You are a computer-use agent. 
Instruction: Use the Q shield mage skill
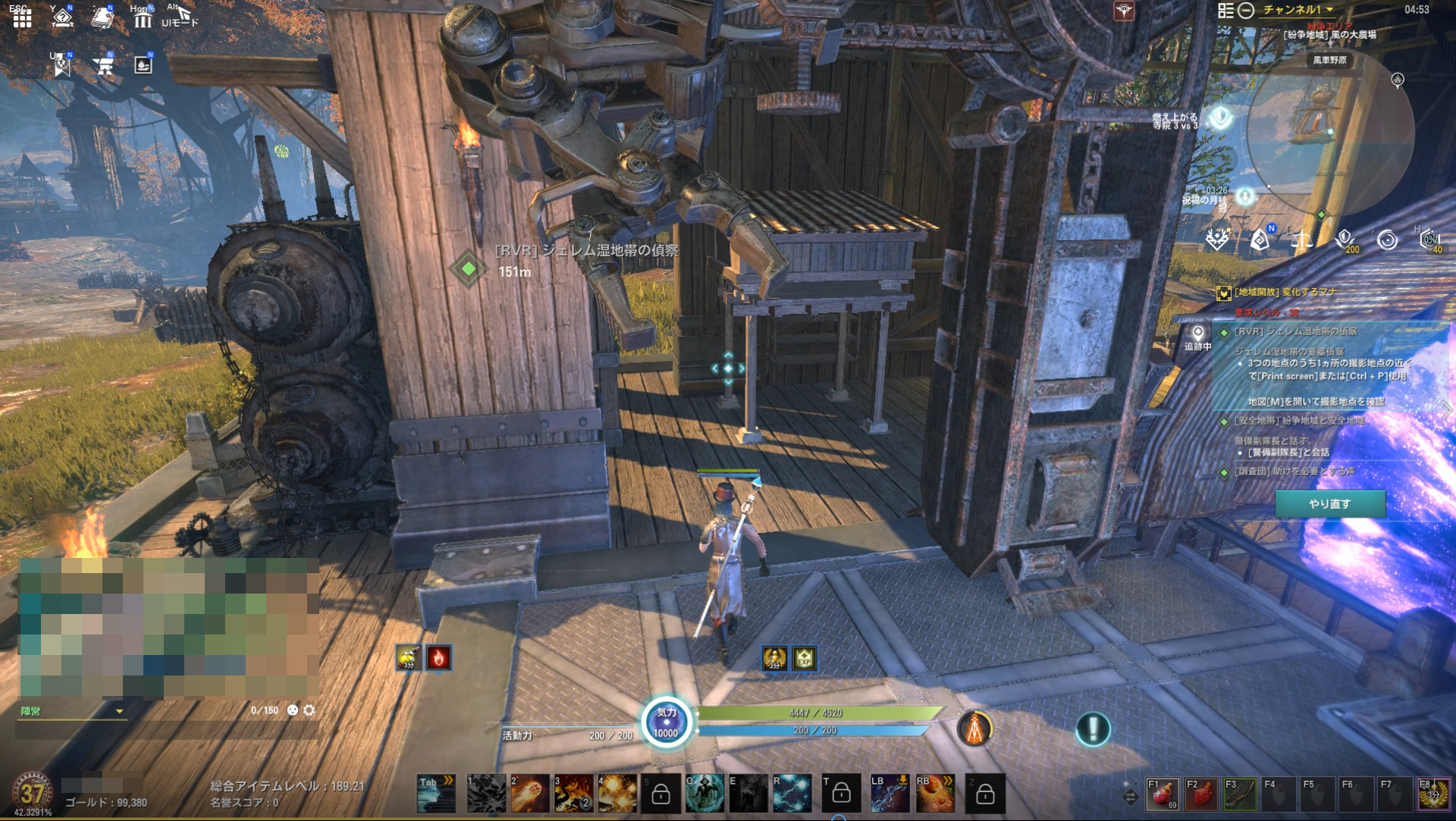(704, 793)
